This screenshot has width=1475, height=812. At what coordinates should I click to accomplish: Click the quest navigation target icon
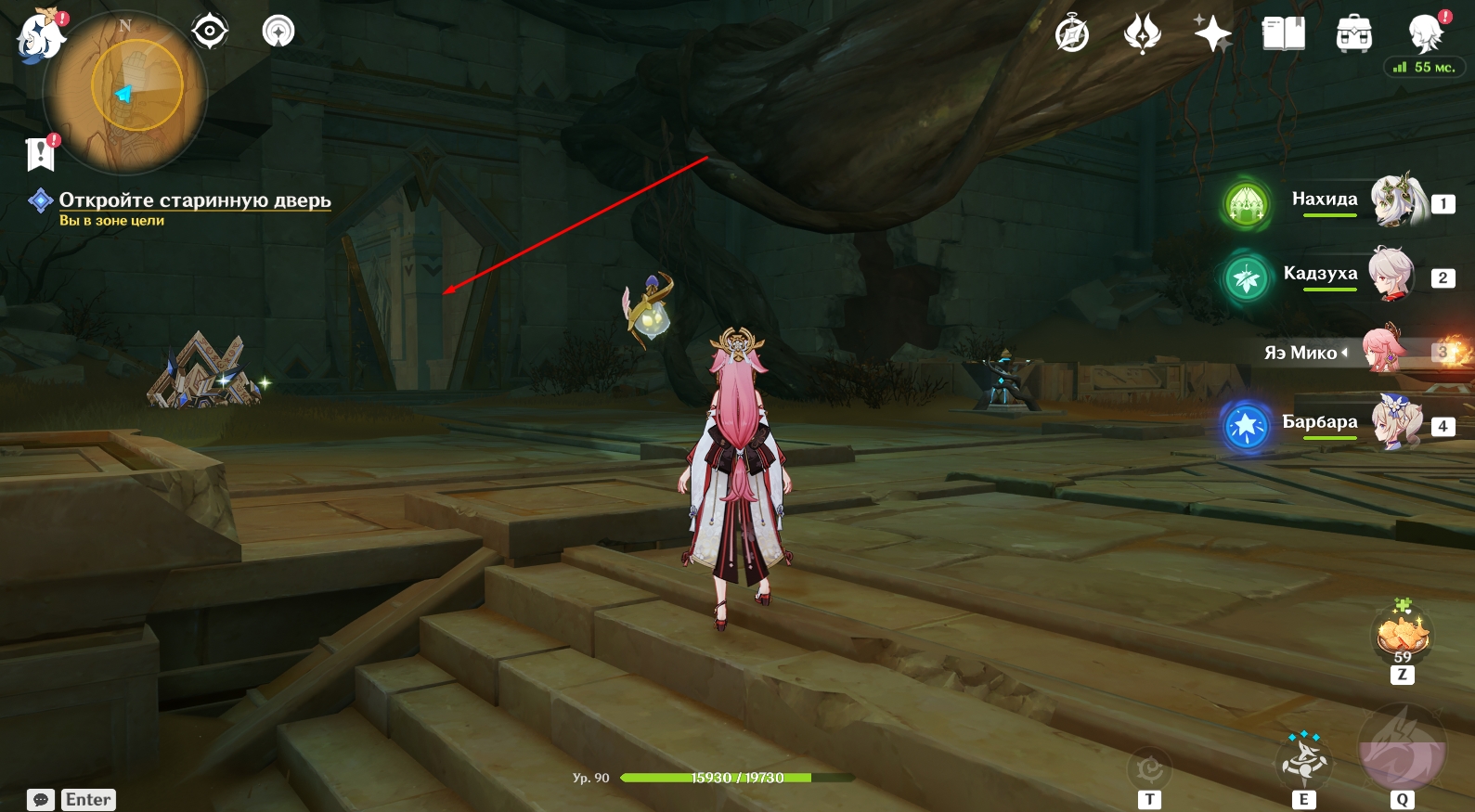tap(210, 32)
